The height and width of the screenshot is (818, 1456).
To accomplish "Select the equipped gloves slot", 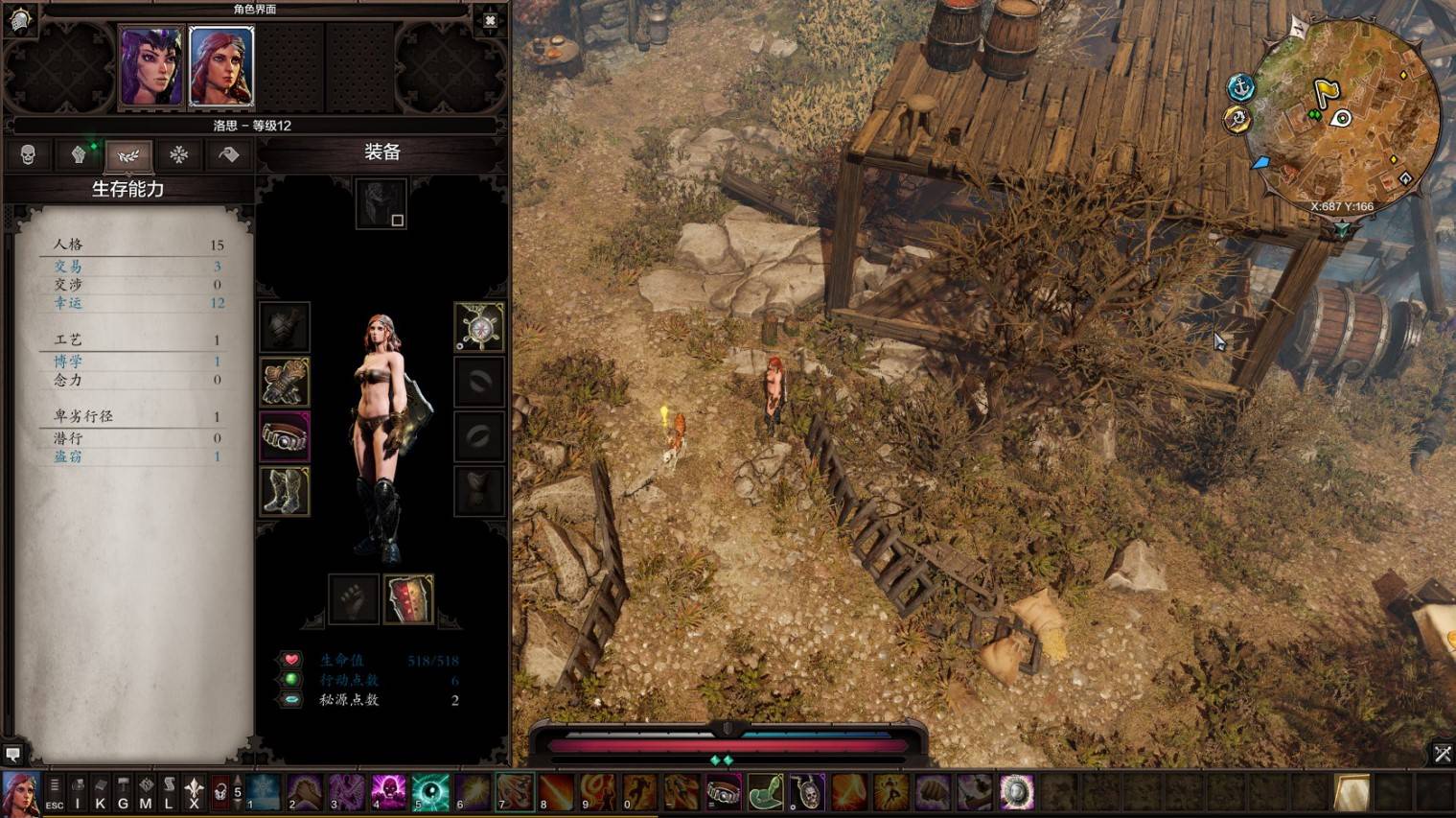I will click(x=285, y=382).
